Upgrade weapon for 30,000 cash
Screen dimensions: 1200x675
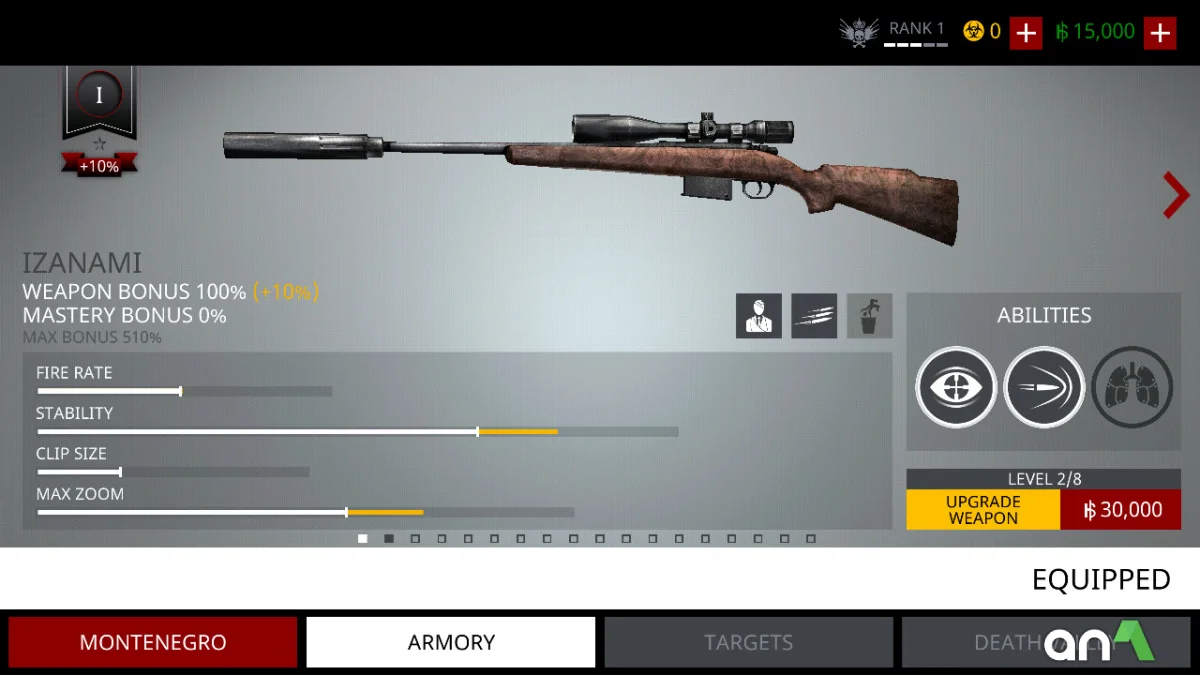click(x=1043, y=510)
